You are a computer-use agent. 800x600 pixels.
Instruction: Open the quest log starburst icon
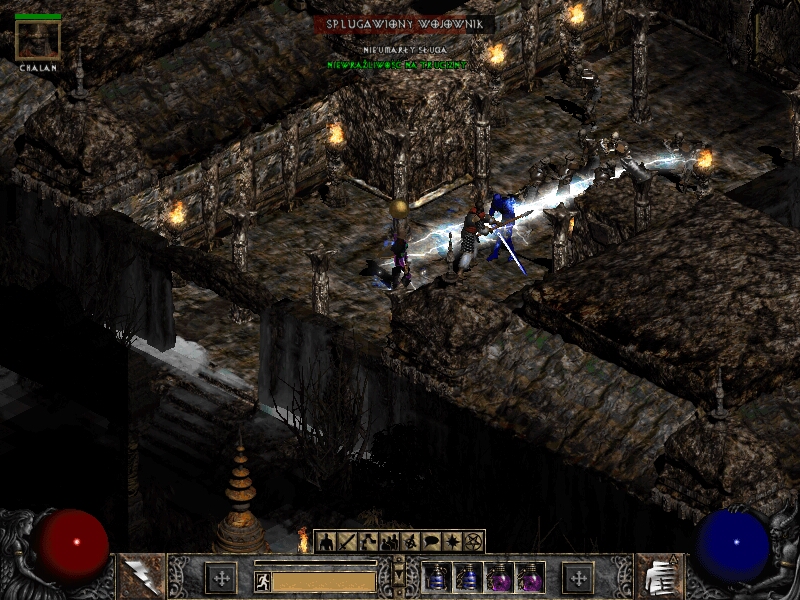point(453,542)
